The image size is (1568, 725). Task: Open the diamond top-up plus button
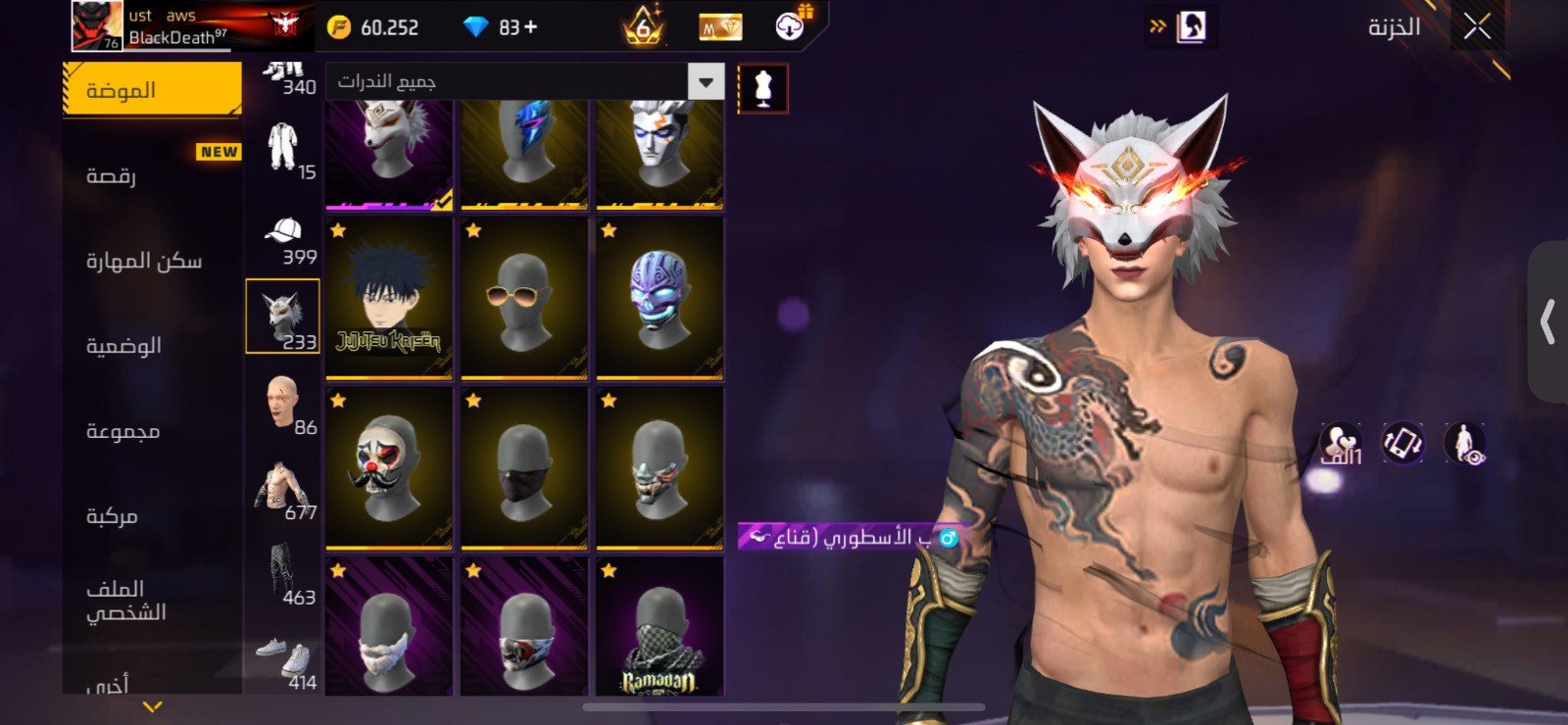click(531, 27)
